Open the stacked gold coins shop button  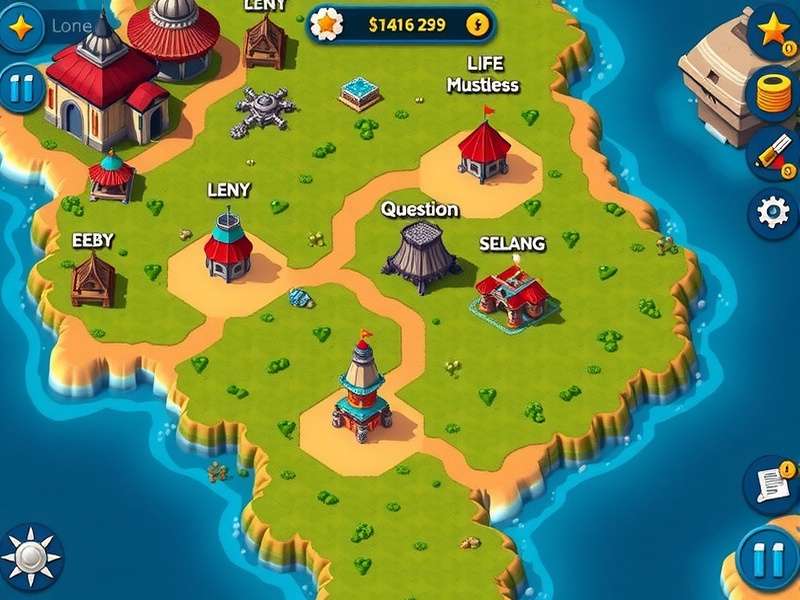774,94
